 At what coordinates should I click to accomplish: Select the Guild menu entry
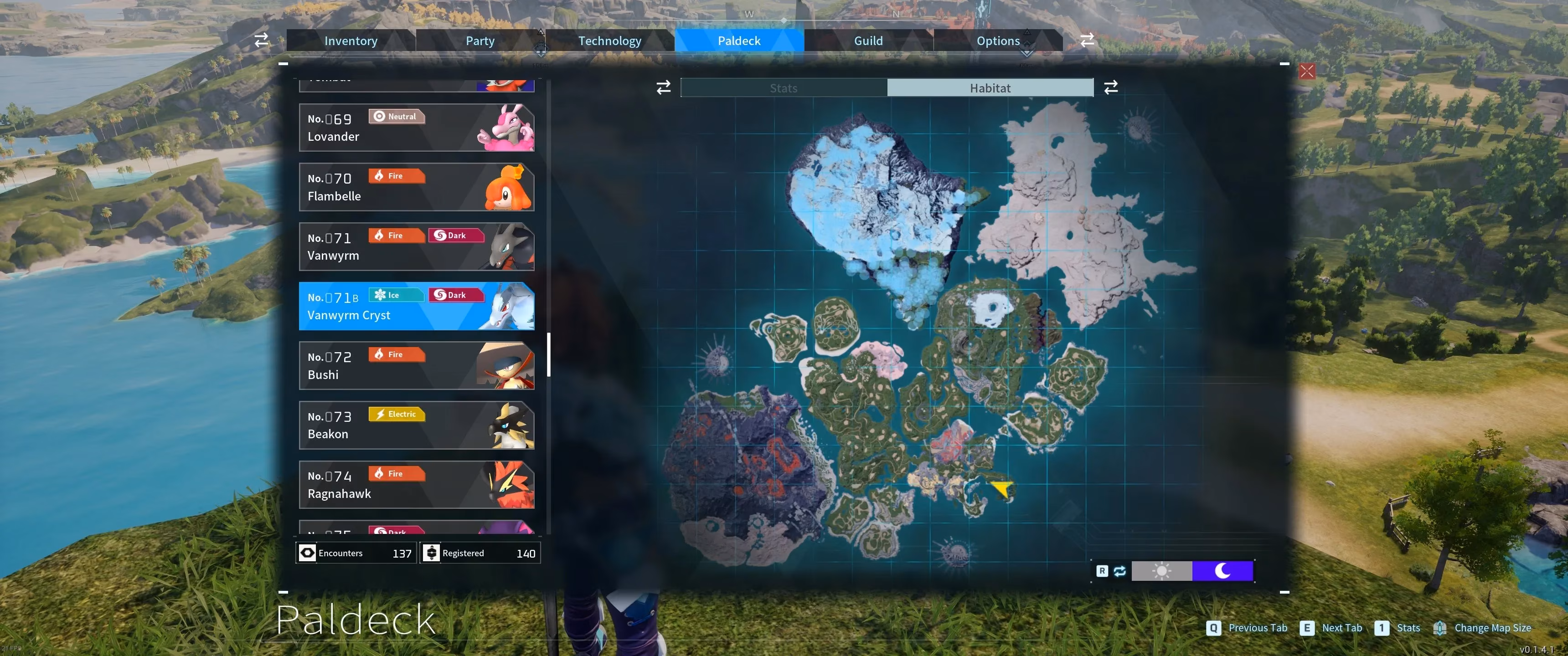tap(868, 40)
